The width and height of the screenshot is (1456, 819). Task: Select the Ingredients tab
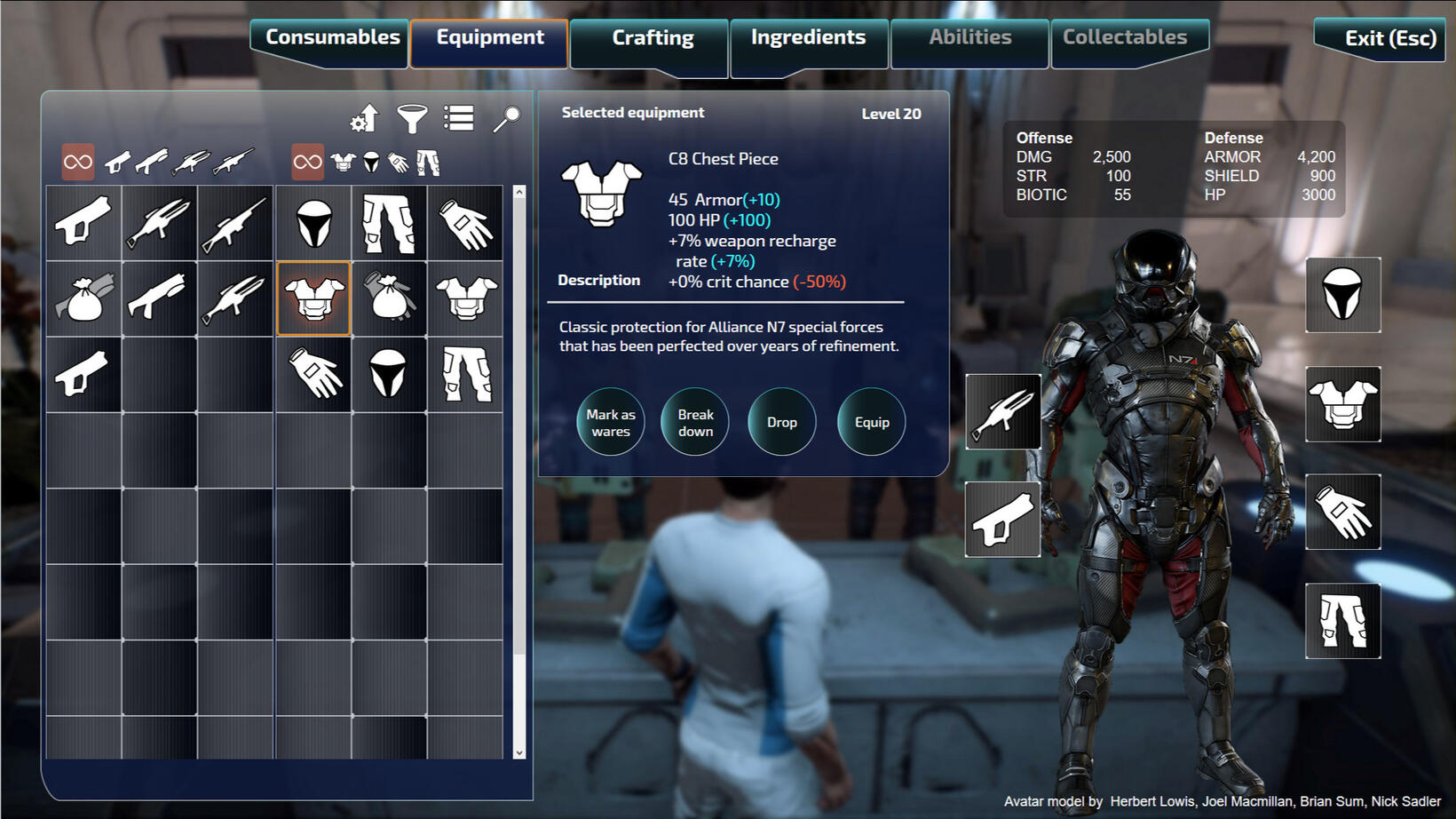pyautogui.click(x=808, y=38)
